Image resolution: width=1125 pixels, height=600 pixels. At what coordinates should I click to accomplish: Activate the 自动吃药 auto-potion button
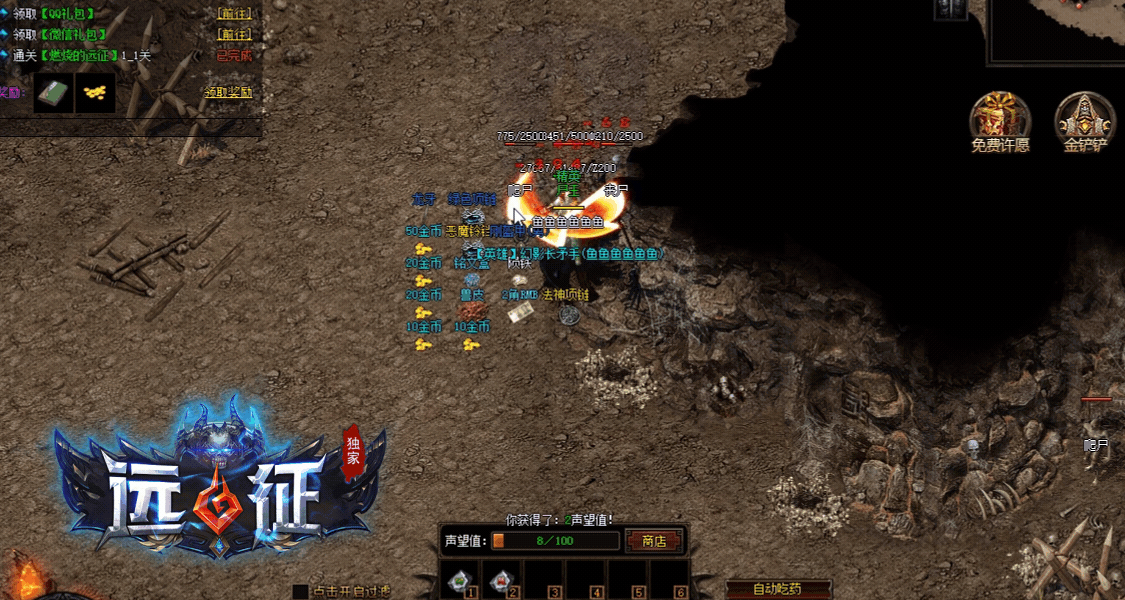coord(776,589)
